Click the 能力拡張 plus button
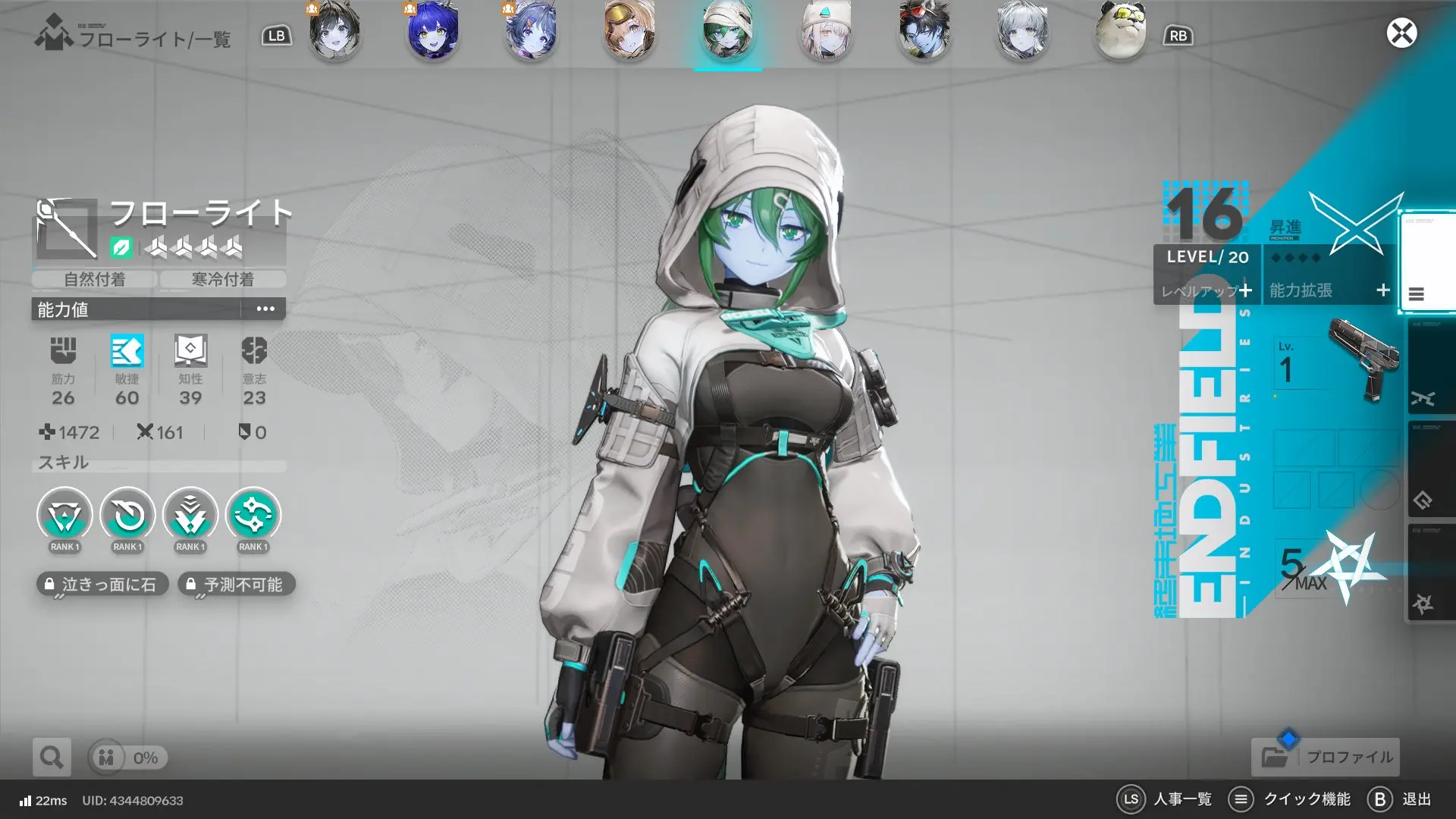Viewport: 1456px width, 819px height. coord(1326,291)
